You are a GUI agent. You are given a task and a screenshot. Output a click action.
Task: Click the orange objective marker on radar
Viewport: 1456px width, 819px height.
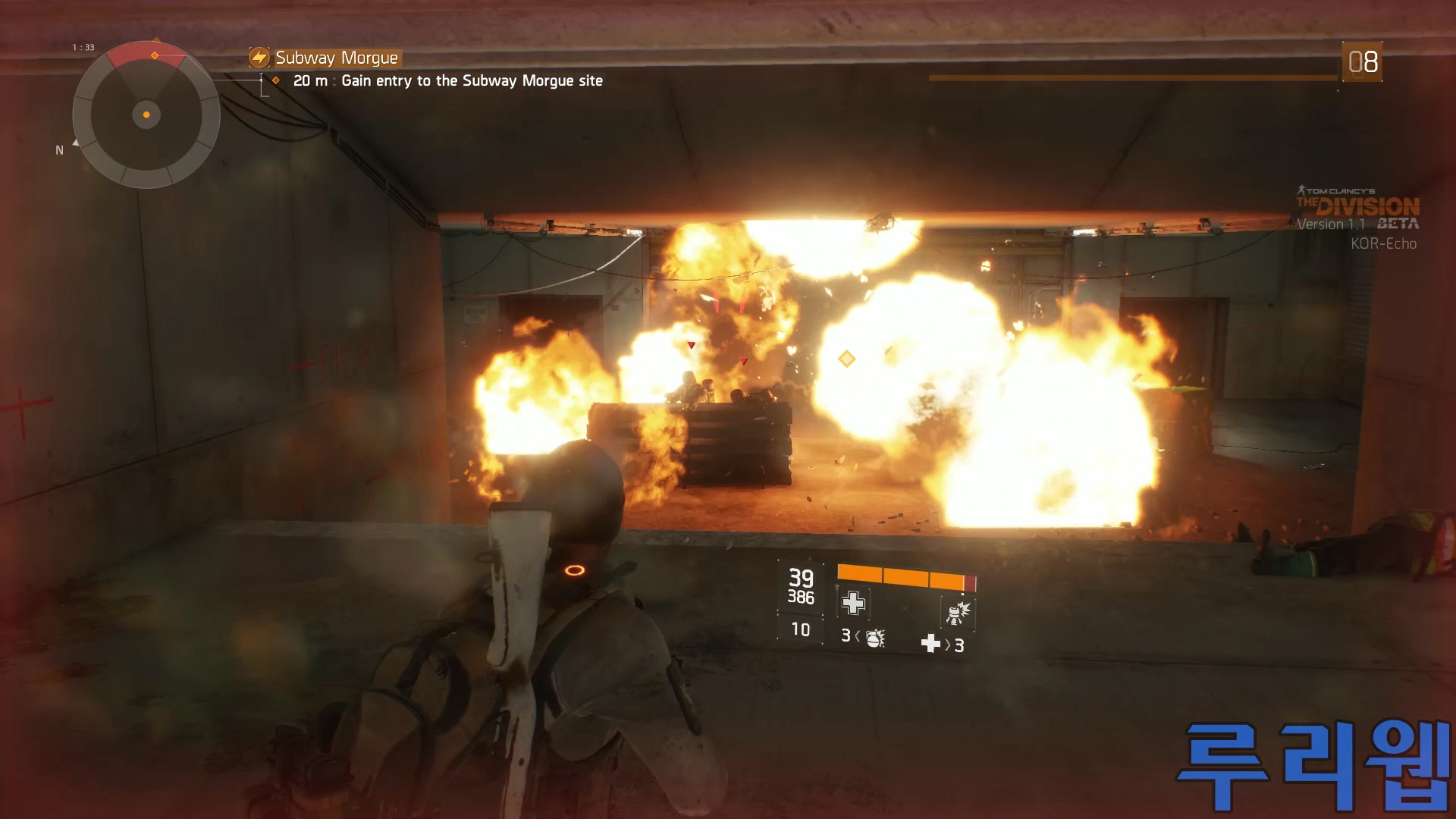(x=155, y=55)
